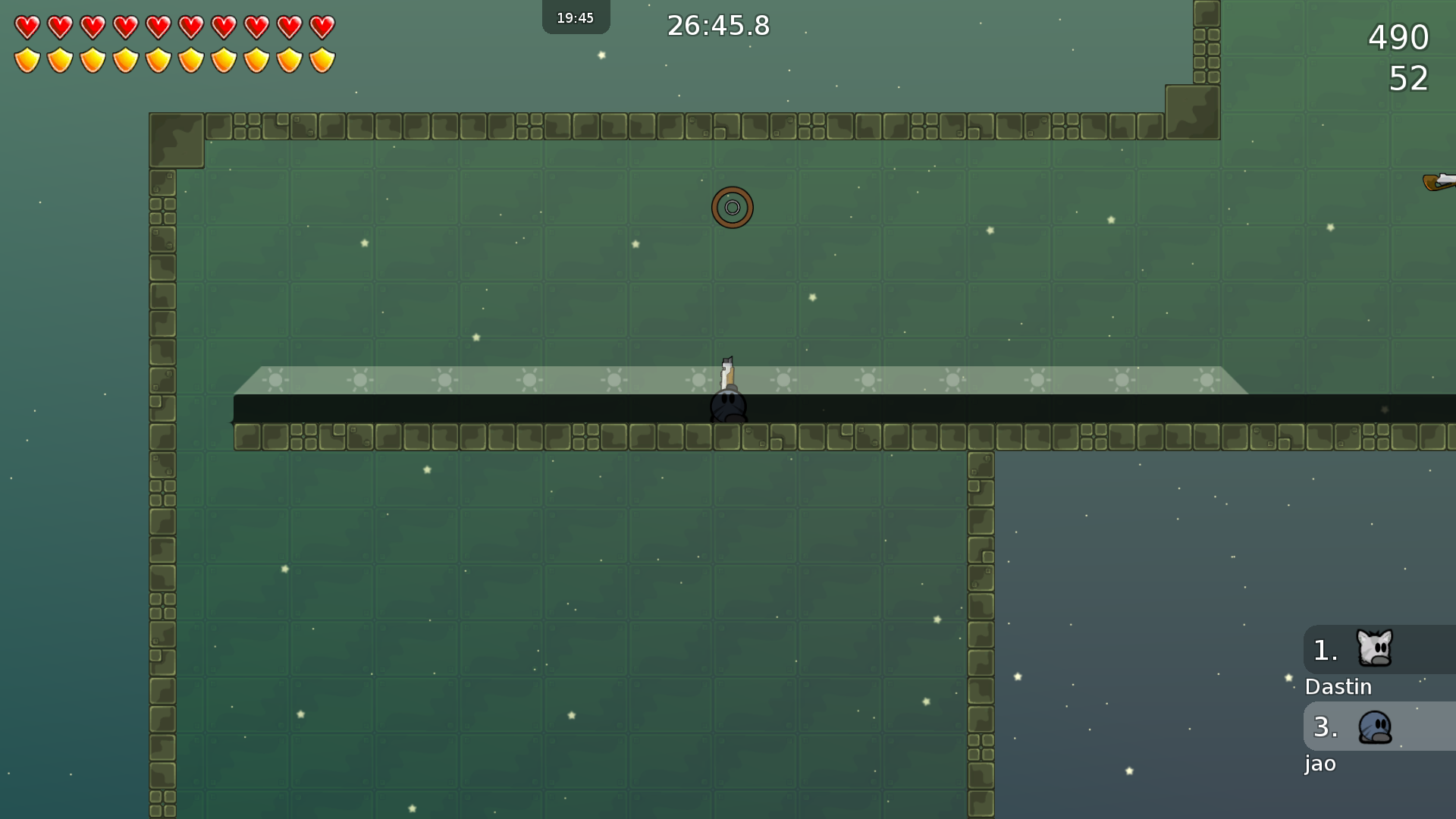The height and width of the screenshot is (819, 1456).
Task: Click the fifth heart in the health row
Action: (157, 26)
